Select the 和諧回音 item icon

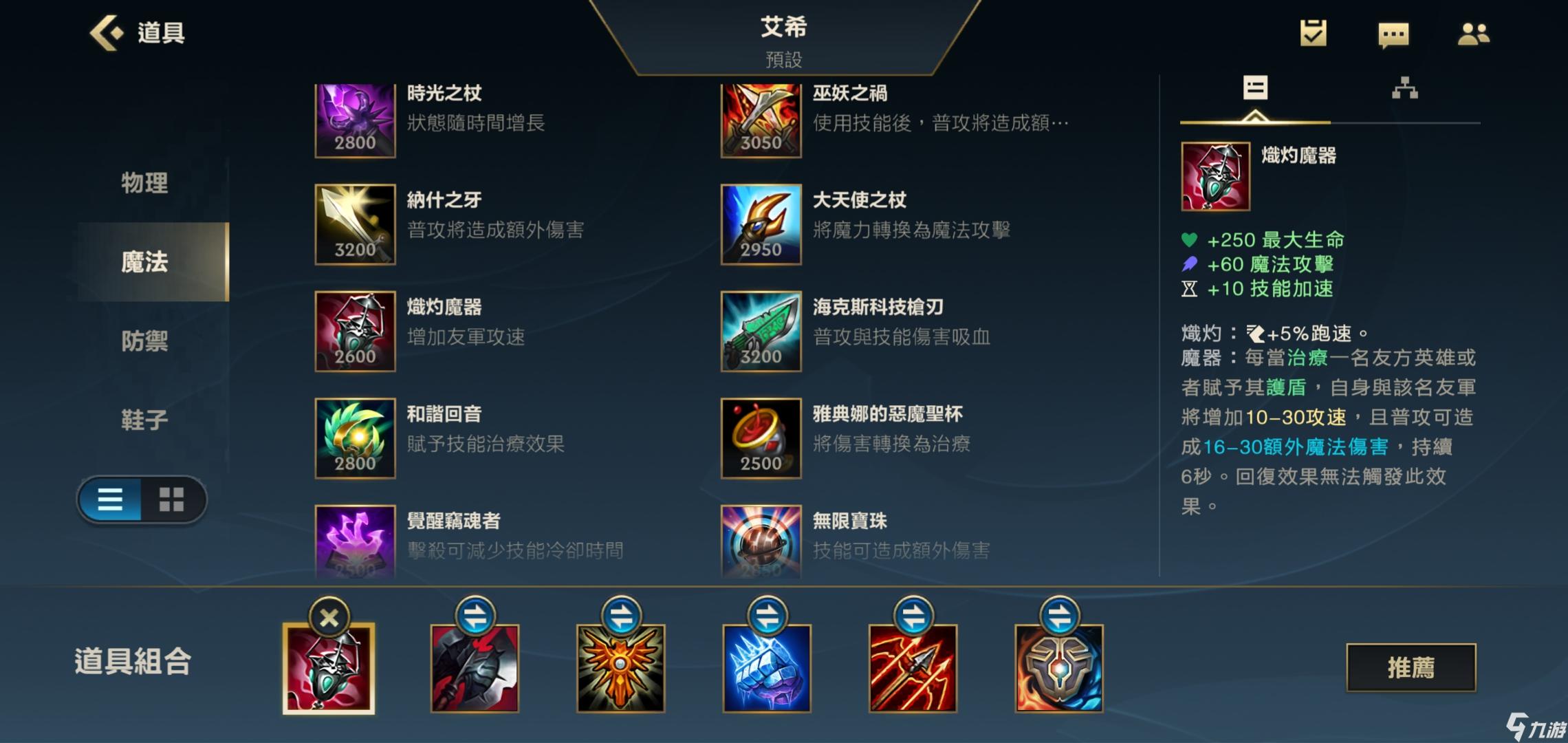coord(355,439)
